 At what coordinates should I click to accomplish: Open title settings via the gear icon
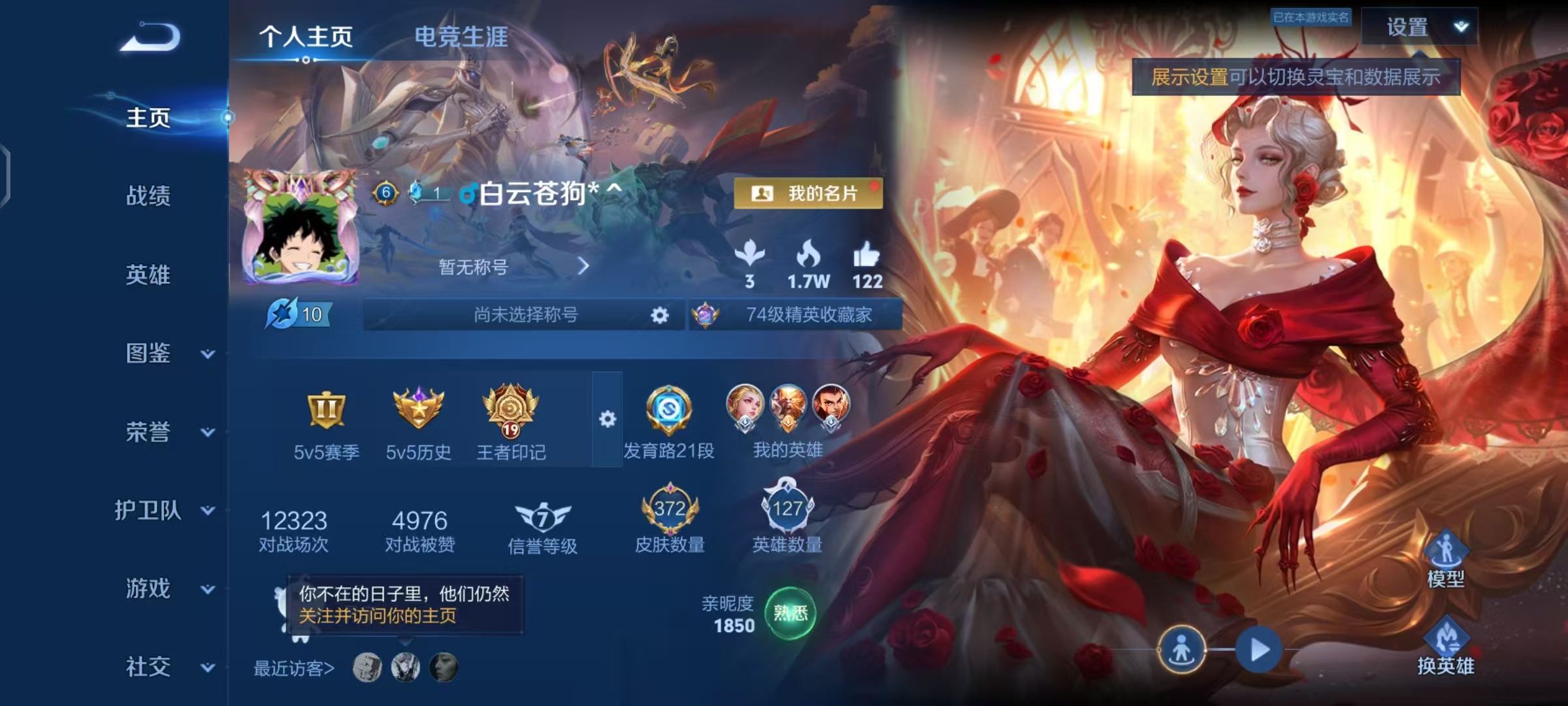pyautogui.click(x=661, y=315)
